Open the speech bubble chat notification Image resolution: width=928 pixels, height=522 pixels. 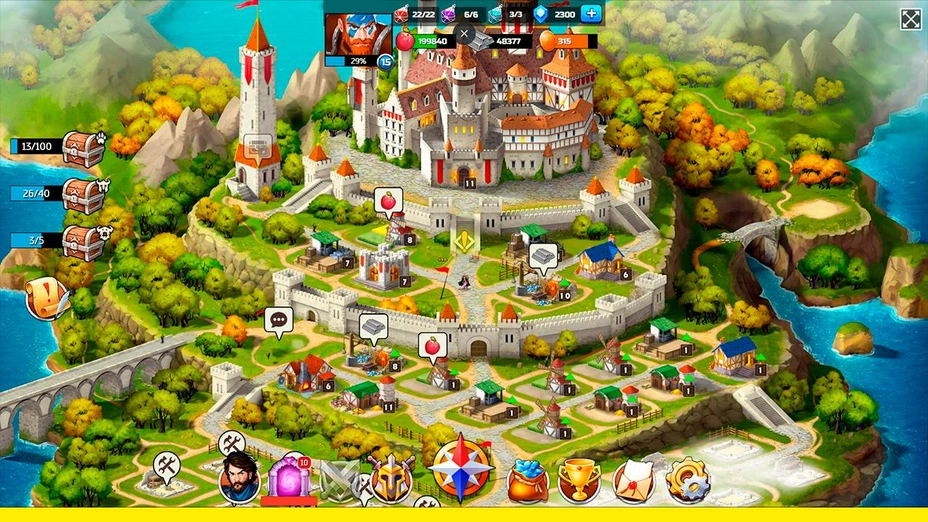point(278,321)
